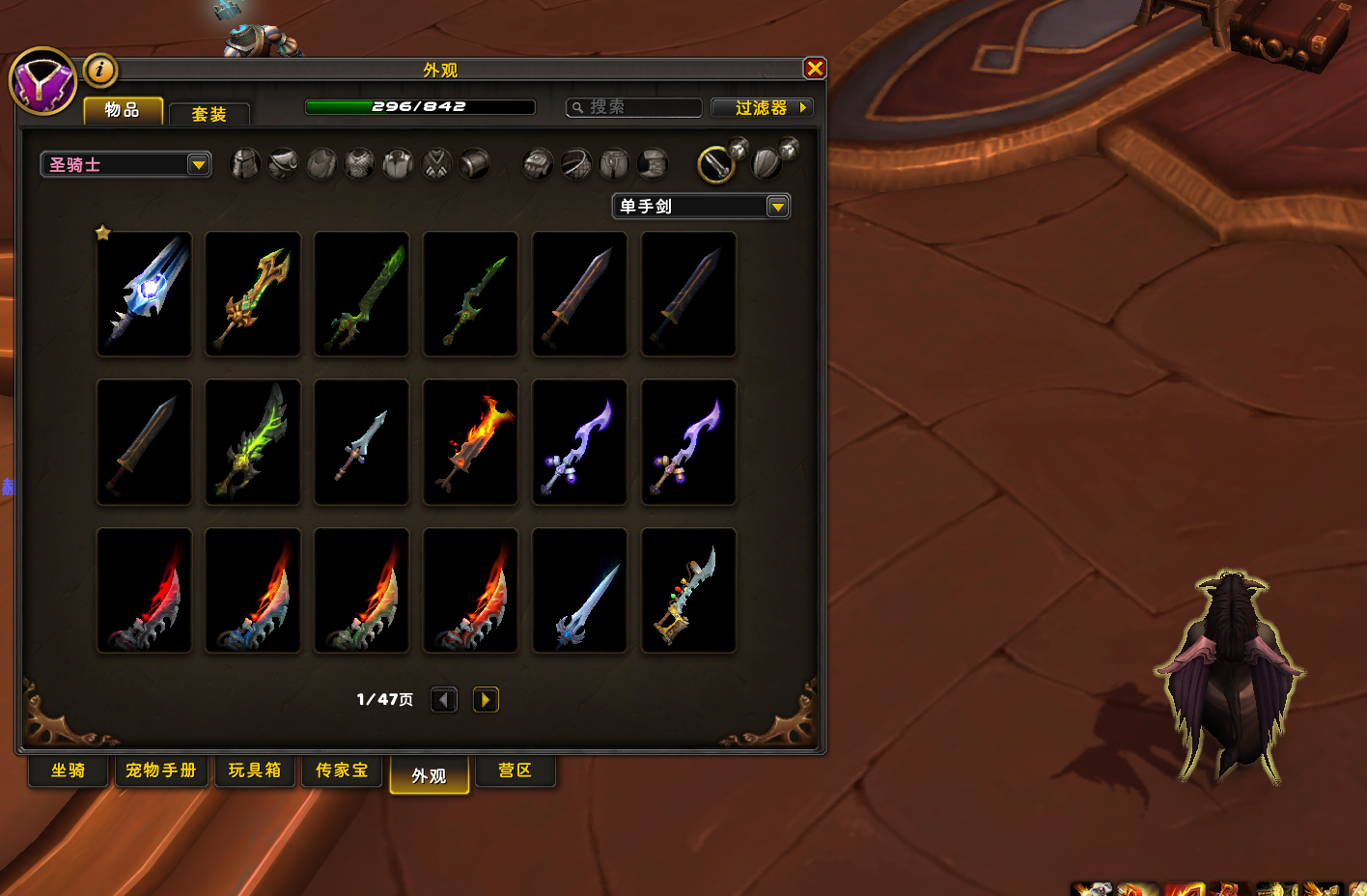Open the 营区 tab

(x=516, y=770)
